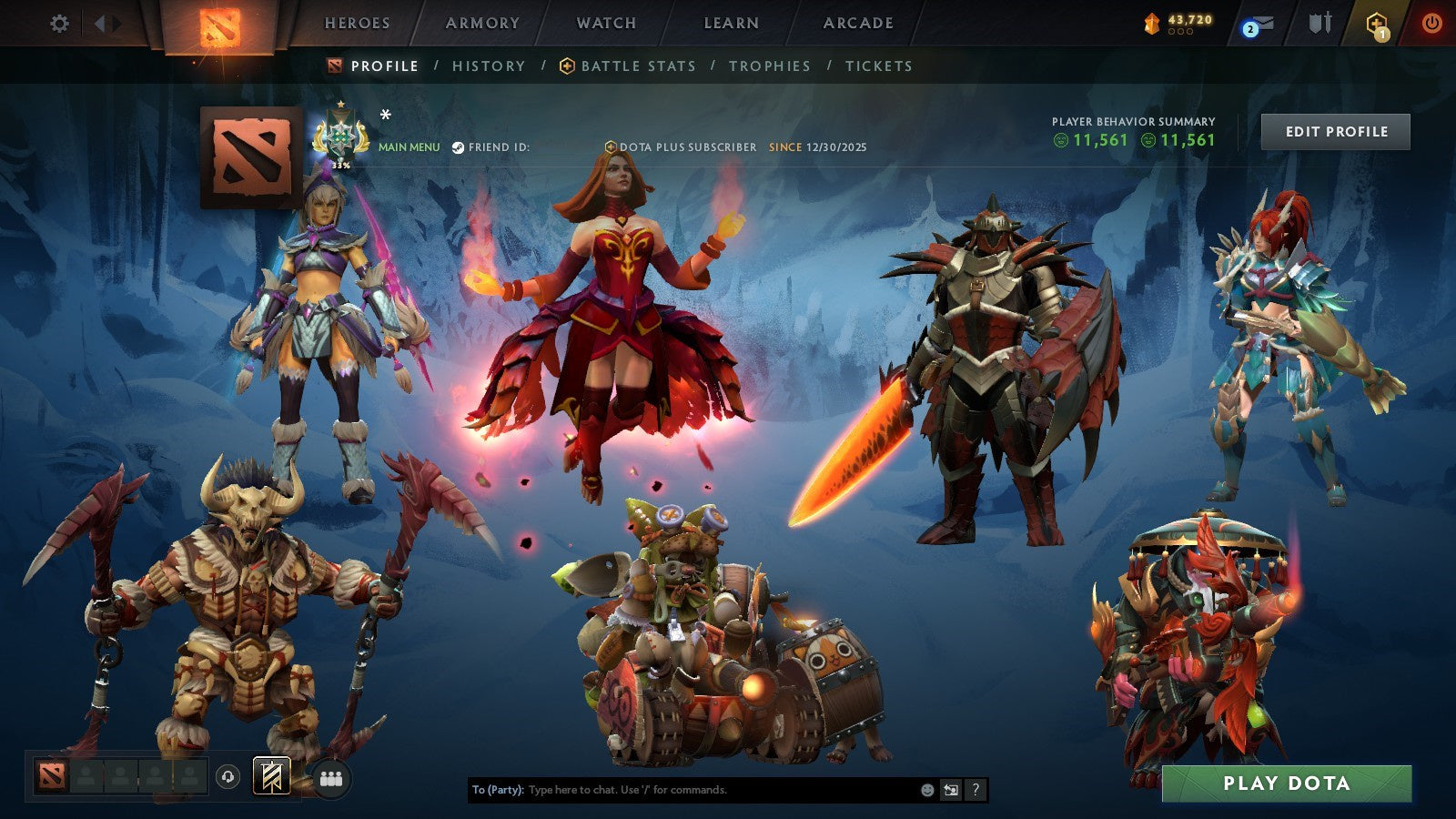Open the MAIN MENU dropdown

click(x=409, y=145)
